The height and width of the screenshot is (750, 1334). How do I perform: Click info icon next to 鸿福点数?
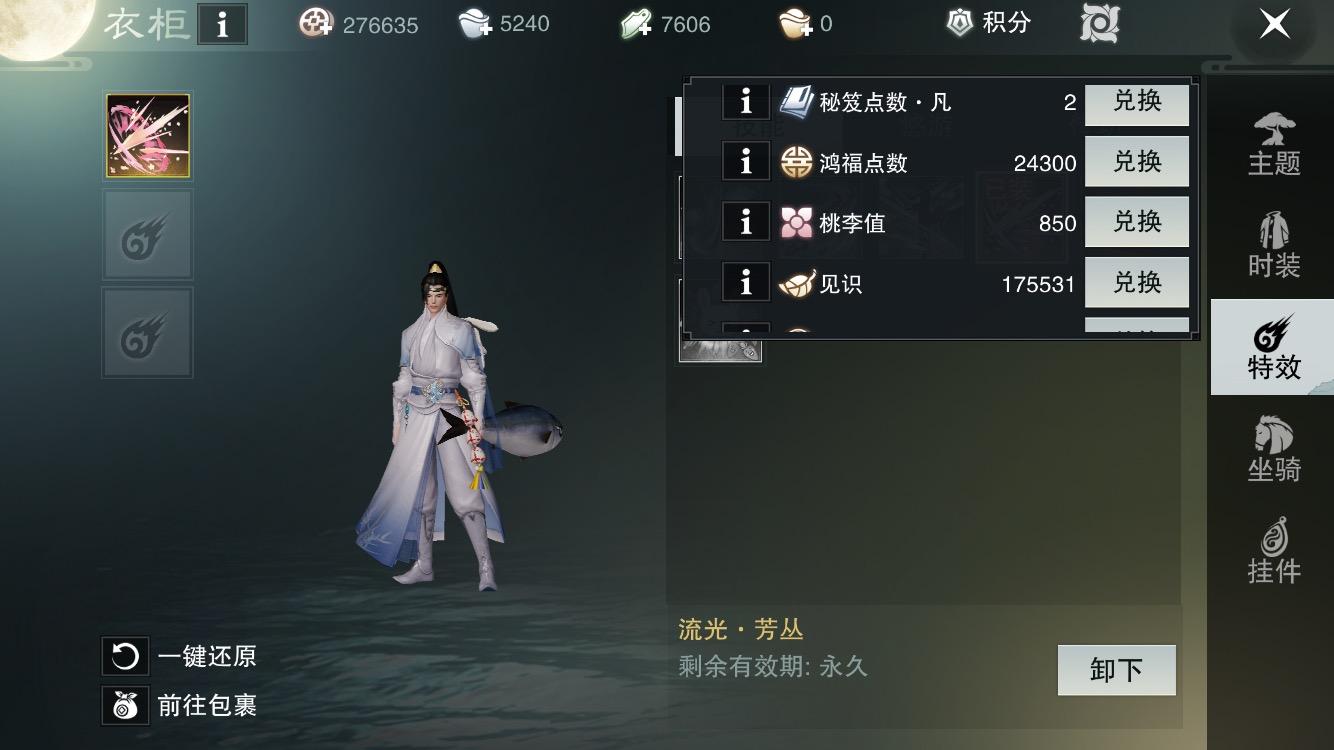click(x=746, y=161)
